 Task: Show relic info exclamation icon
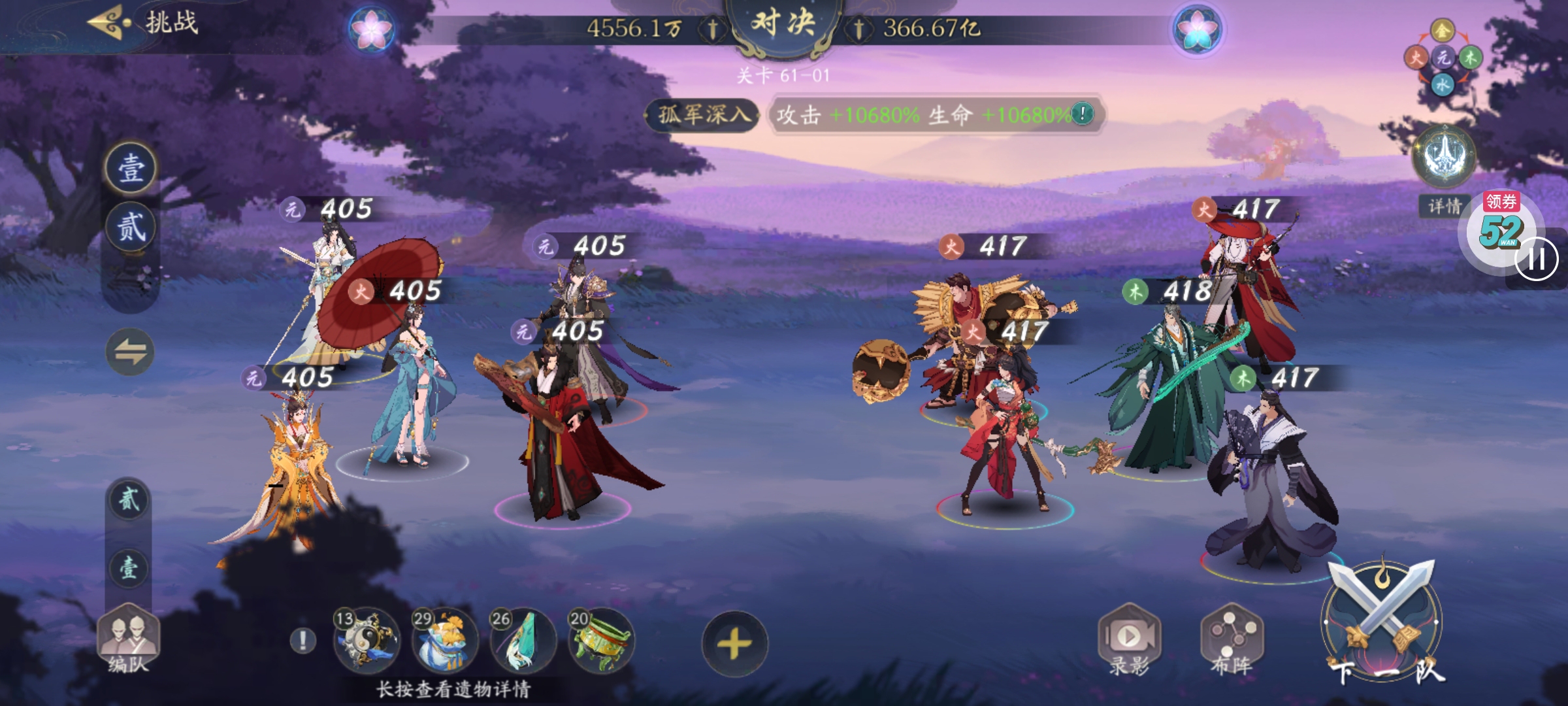tap(302, 641)
